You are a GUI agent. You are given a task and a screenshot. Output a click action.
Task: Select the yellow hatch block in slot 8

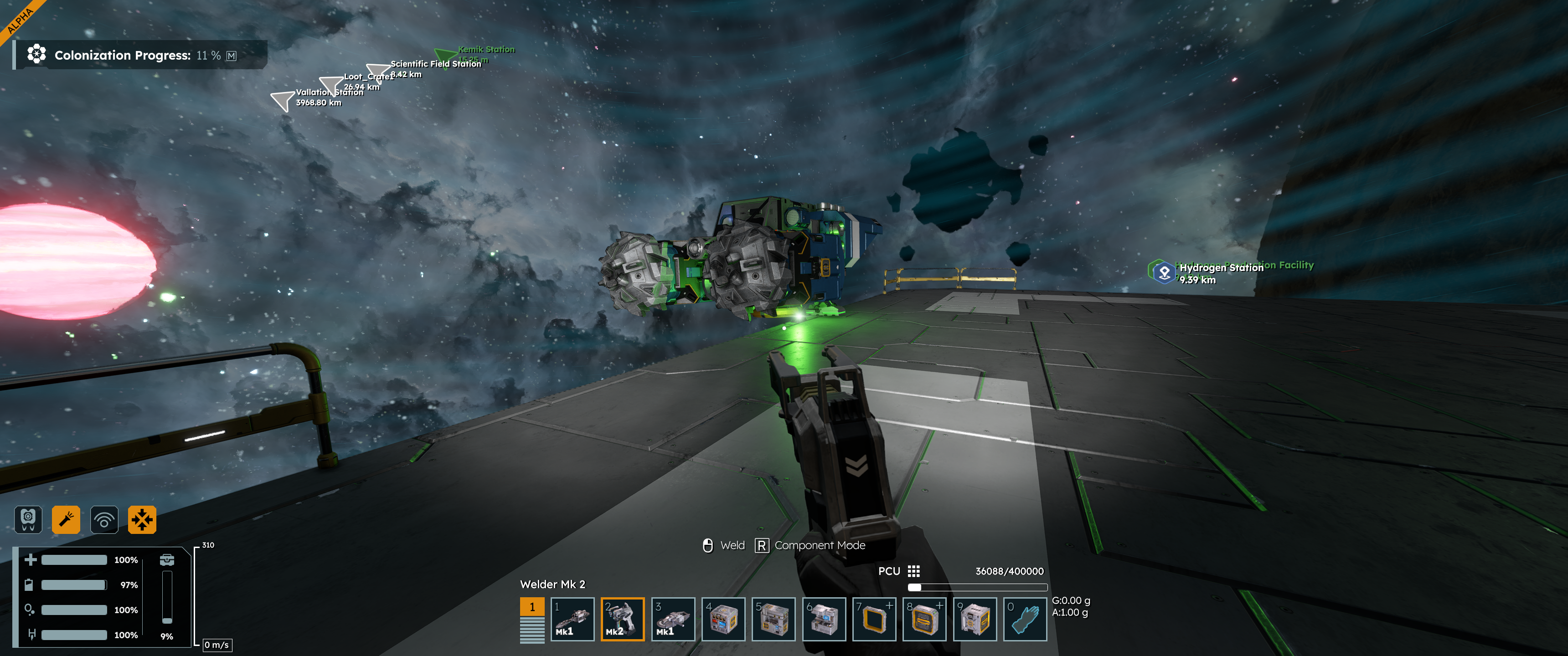coord(924,619)
